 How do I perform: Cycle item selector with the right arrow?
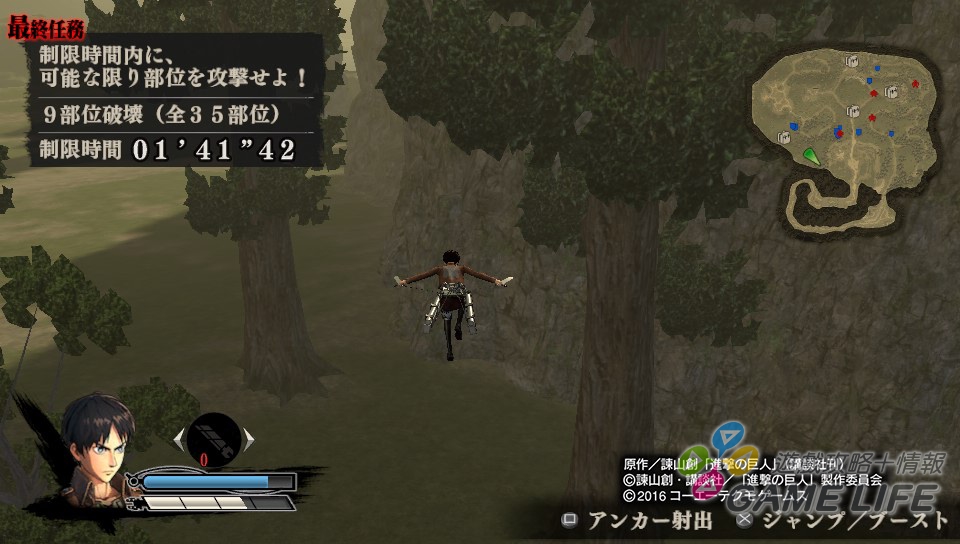[249, 438]
